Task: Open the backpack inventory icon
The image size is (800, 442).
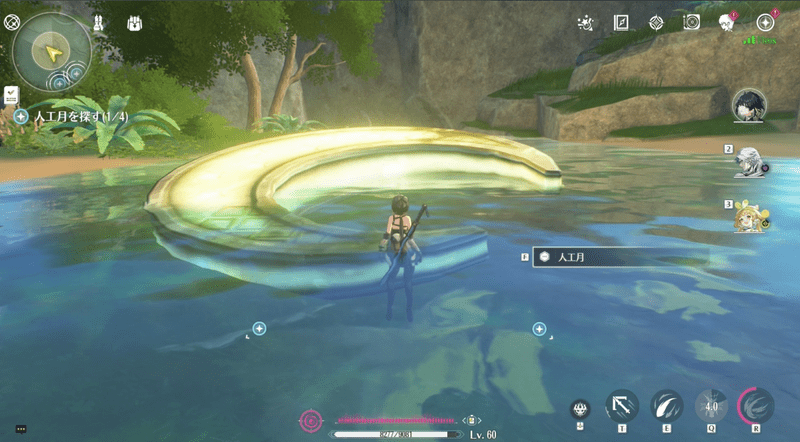Action: (x=134, y=22)
